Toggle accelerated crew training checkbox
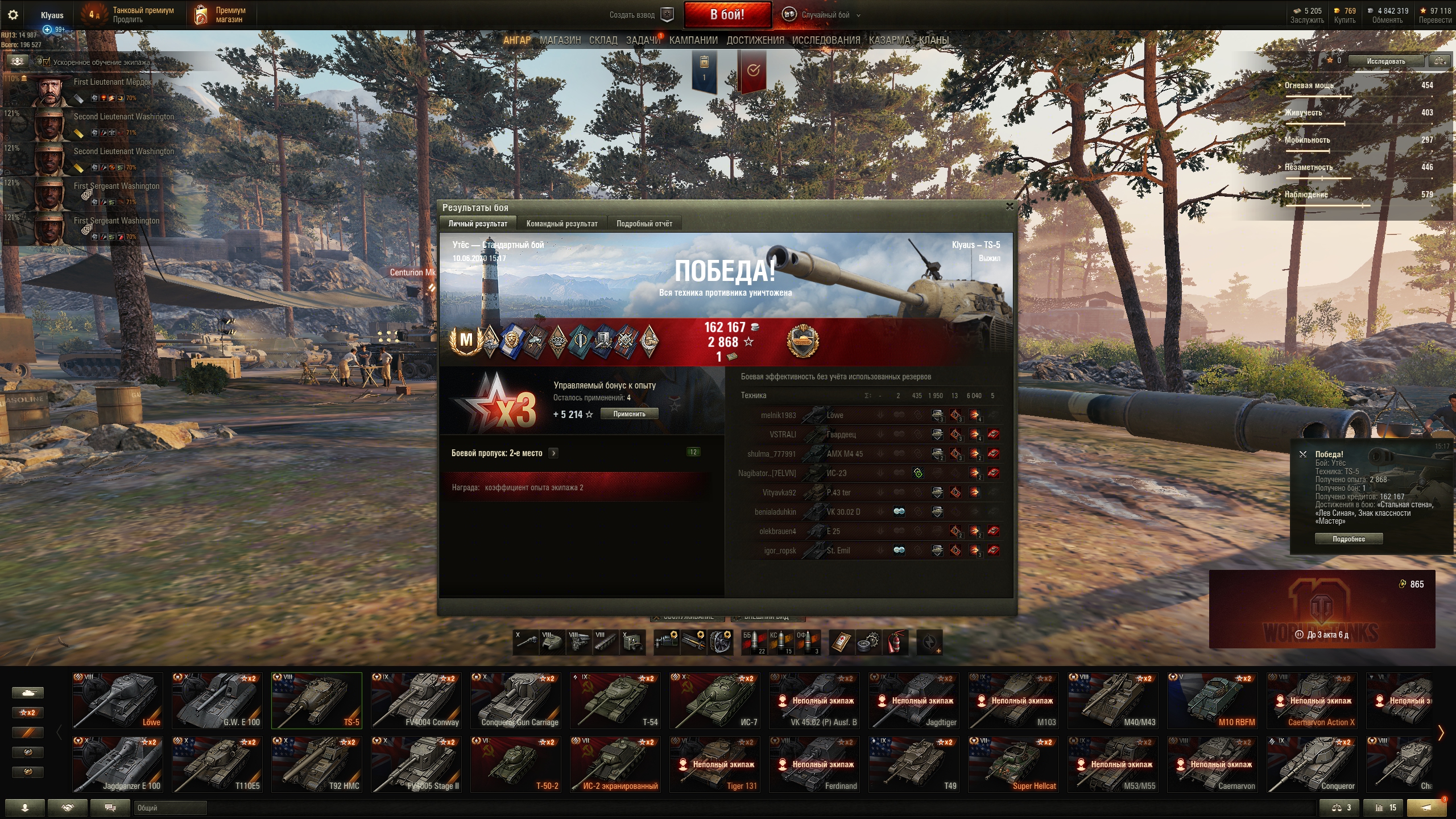The width and height of the screenshot is (1456, 819). [47, 62]
